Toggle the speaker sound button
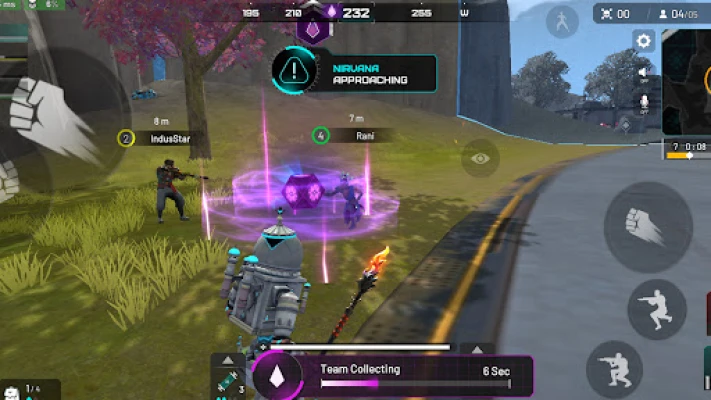 [x=644, y=72]
